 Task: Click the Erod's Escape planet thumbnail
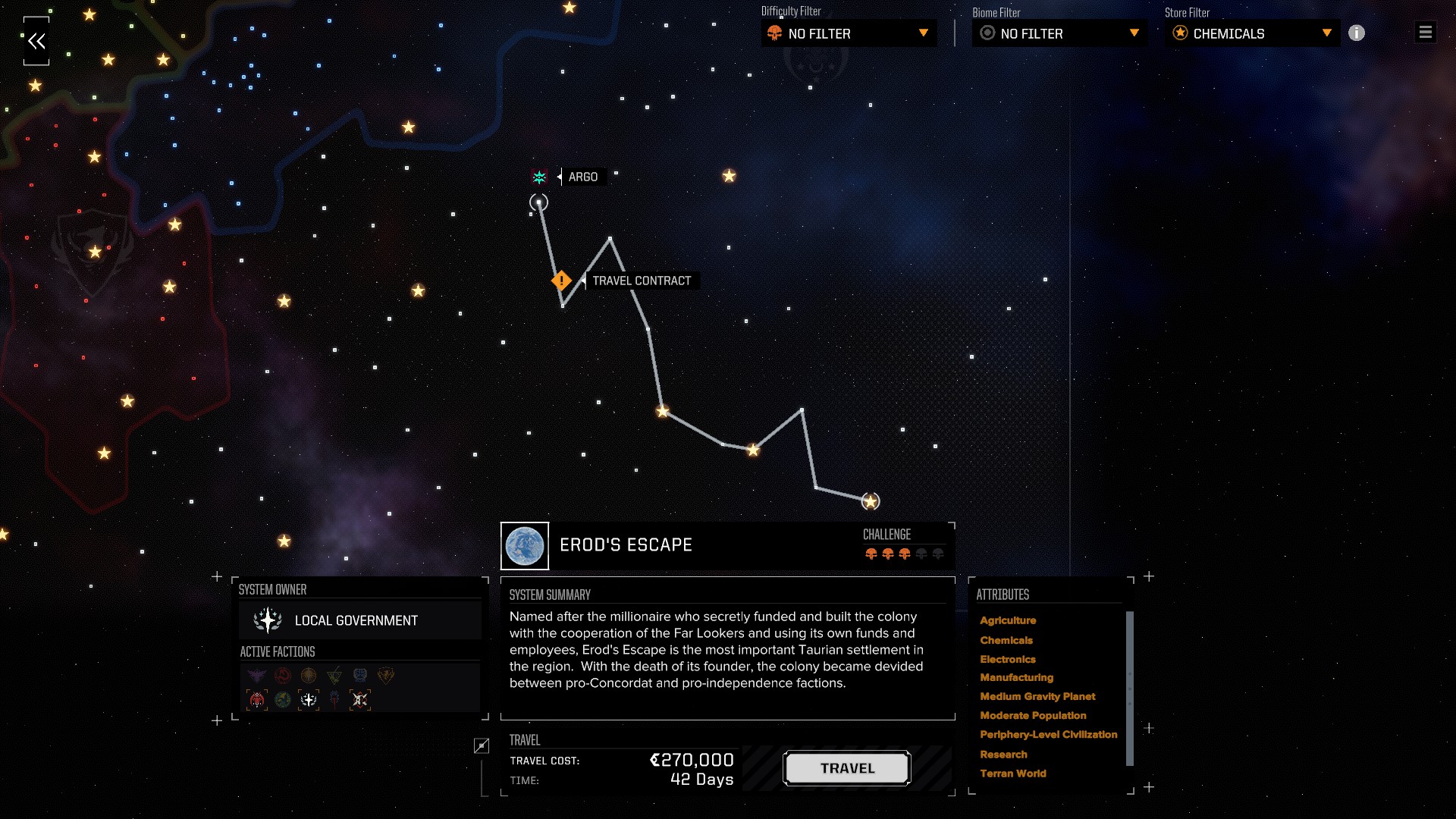click(525, 546)
